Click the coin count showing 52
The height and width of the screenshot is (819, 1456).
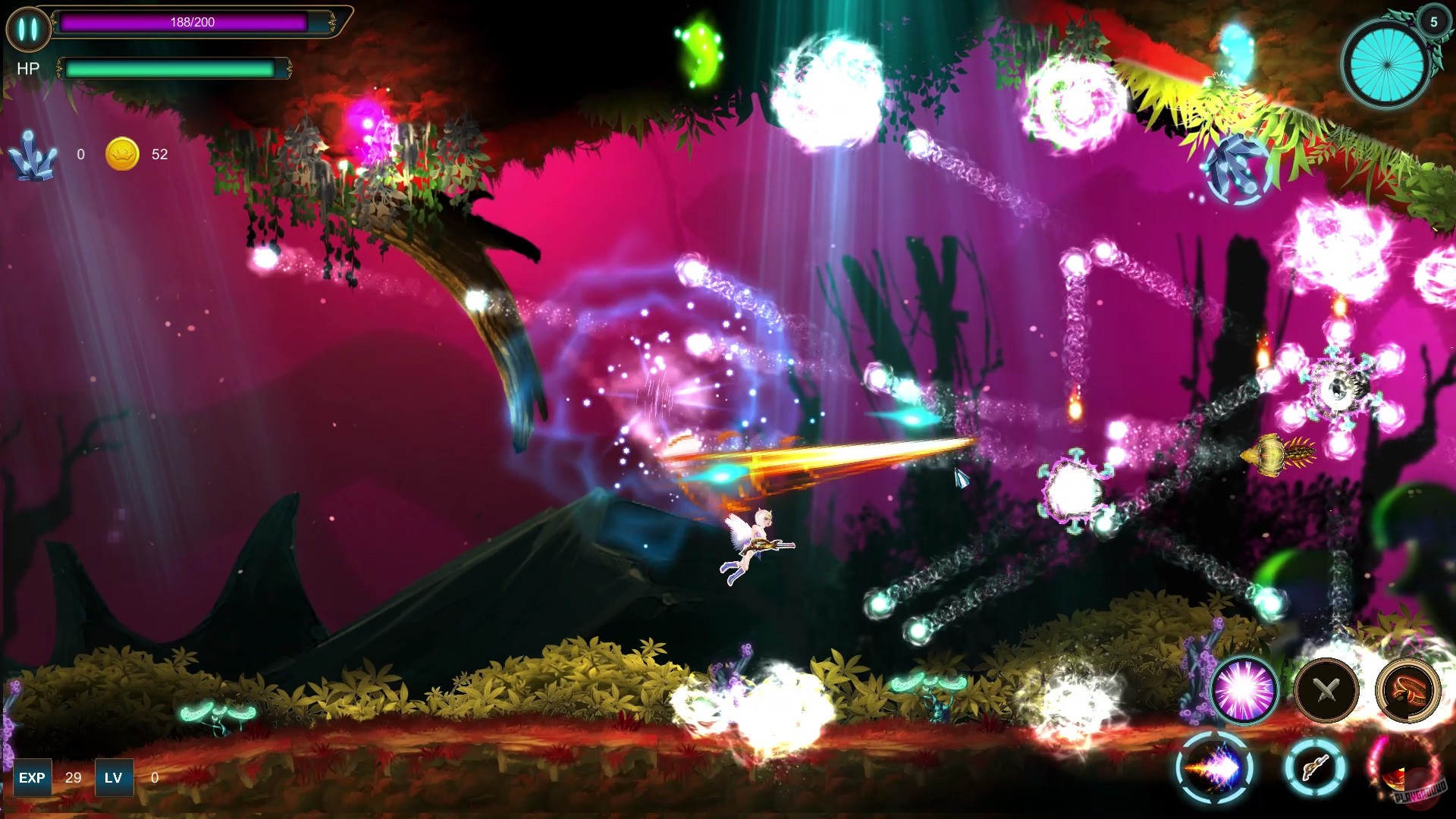pos(160,155)
